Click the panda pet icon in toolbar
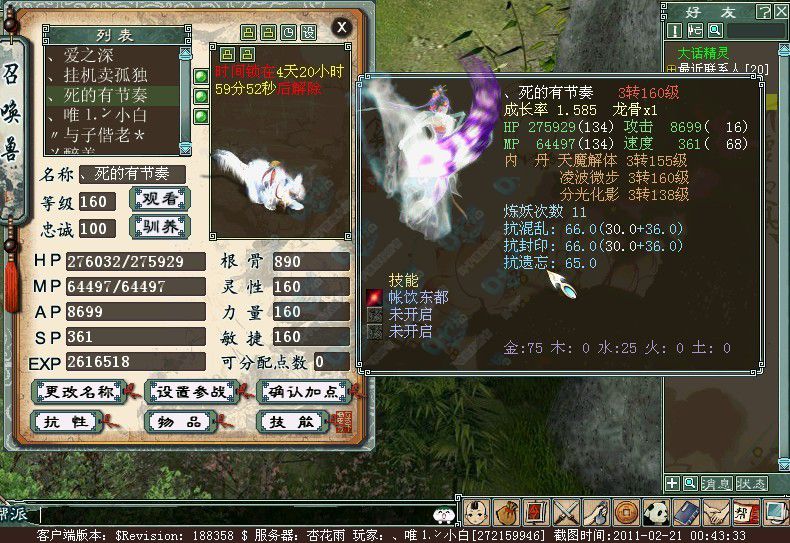This screenshot has width=790, height=543. point(655,513)
